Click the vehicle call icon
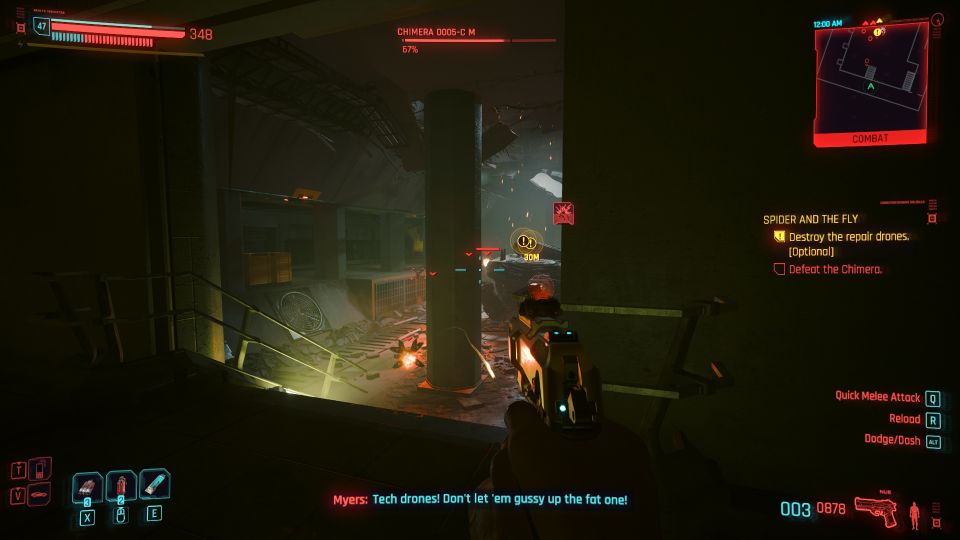960x540 pixels. pyautogui.click(x=38, y=495)
